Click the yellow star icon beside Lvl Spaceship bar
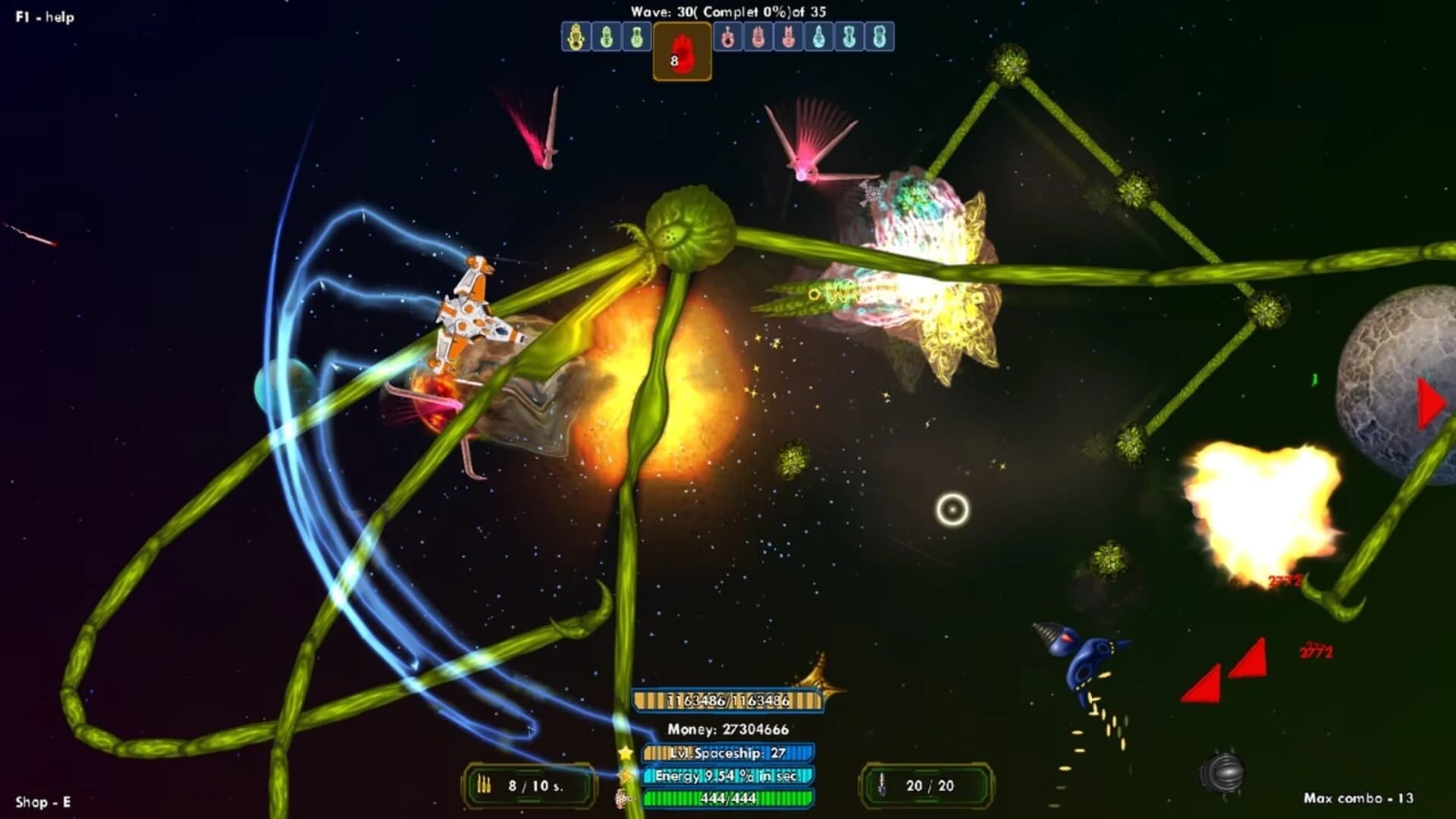This screenshot has width=1456, height=819. click(626, 753)
